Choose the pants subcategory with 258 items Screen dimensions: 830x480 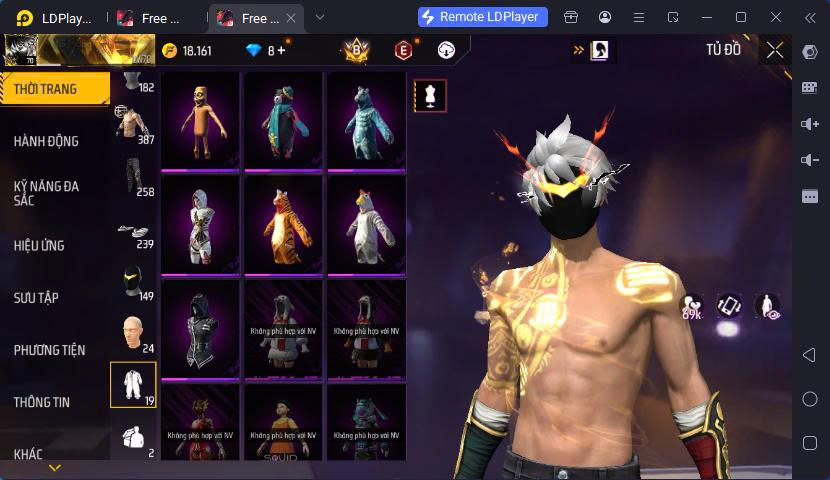coord(133,176)
